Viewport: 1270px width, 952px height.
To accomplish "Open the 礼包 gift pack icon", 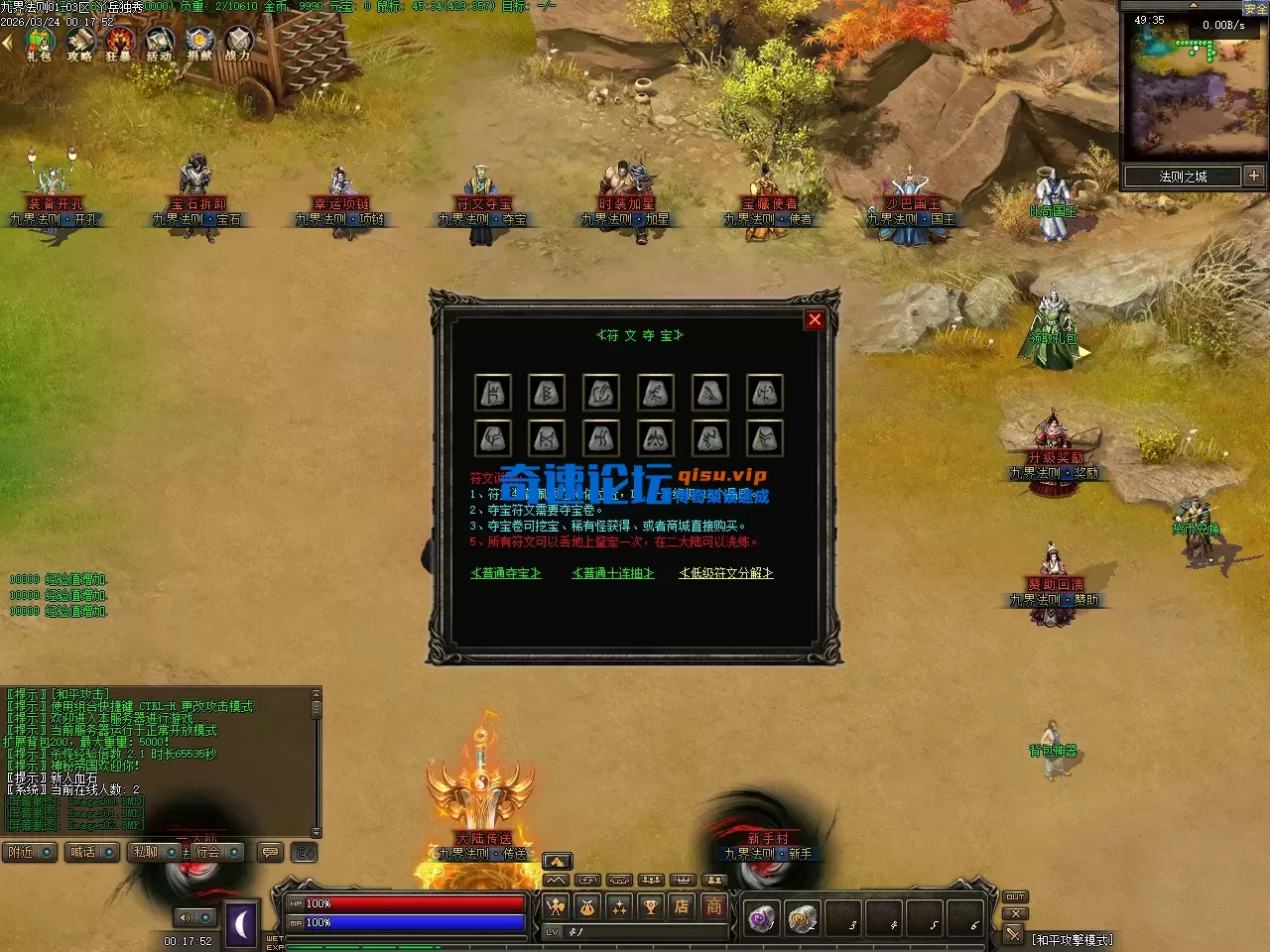I will click(39, 43).
